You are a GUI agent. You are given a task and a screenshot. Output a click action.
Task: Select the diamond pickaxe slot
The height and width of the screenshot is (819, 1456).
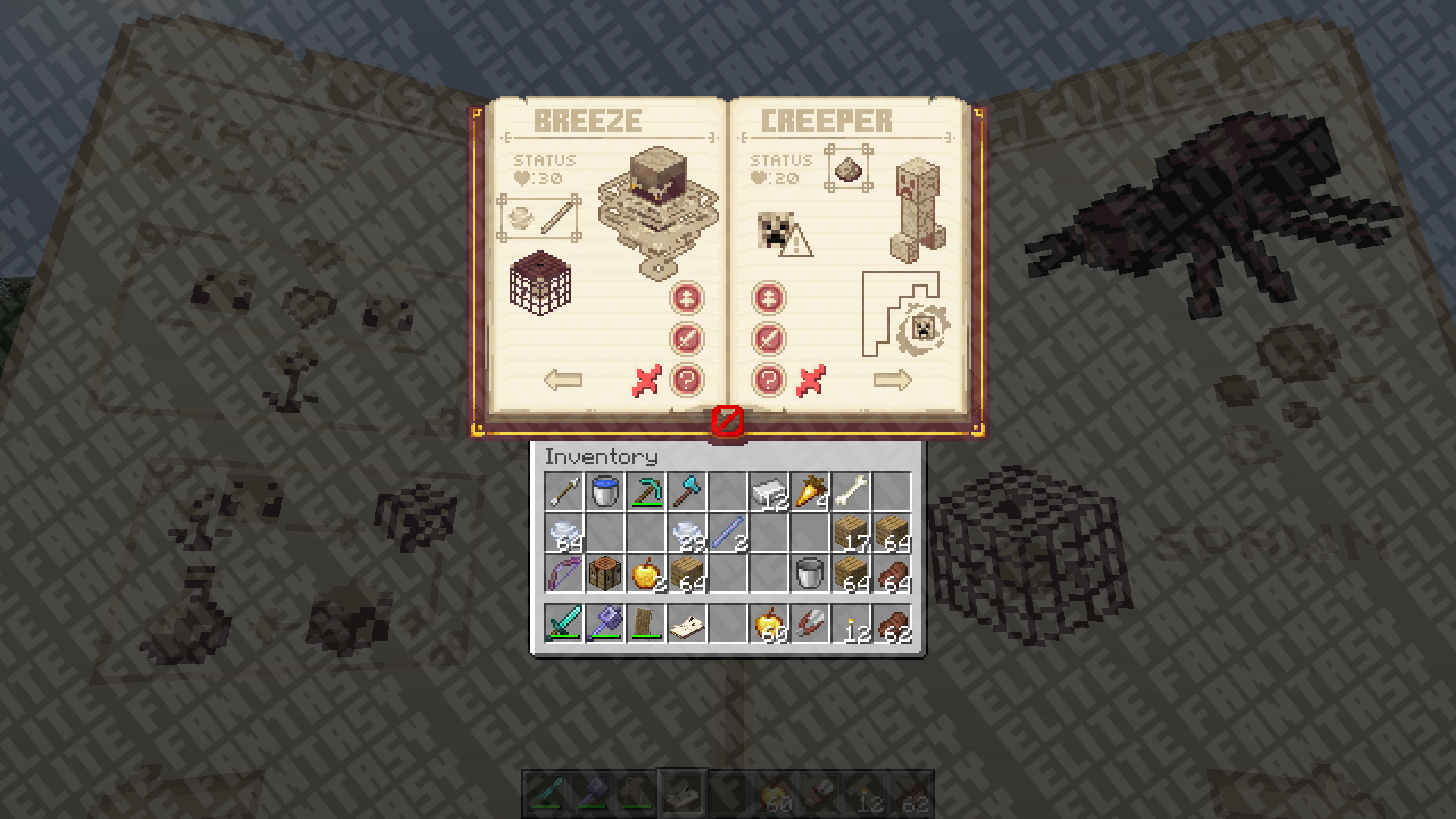(646, 491)
